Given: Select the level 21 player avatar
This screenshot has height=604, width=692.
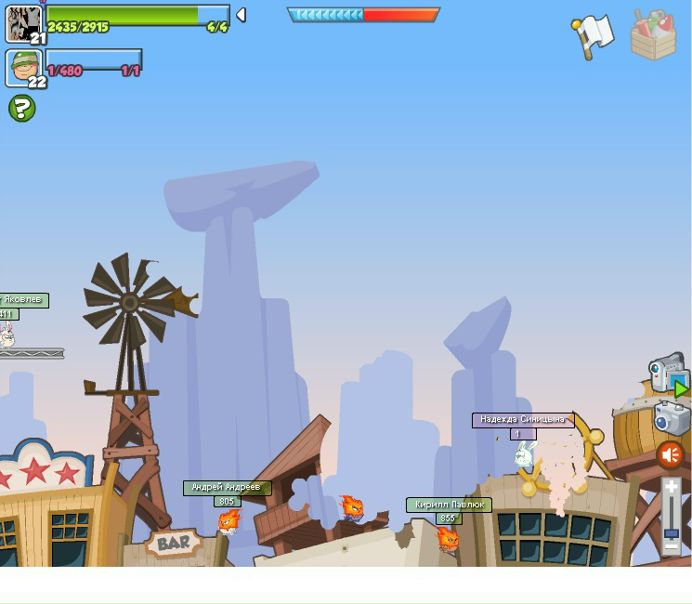Looking at the screenshot, I should [x=24, y=23].
